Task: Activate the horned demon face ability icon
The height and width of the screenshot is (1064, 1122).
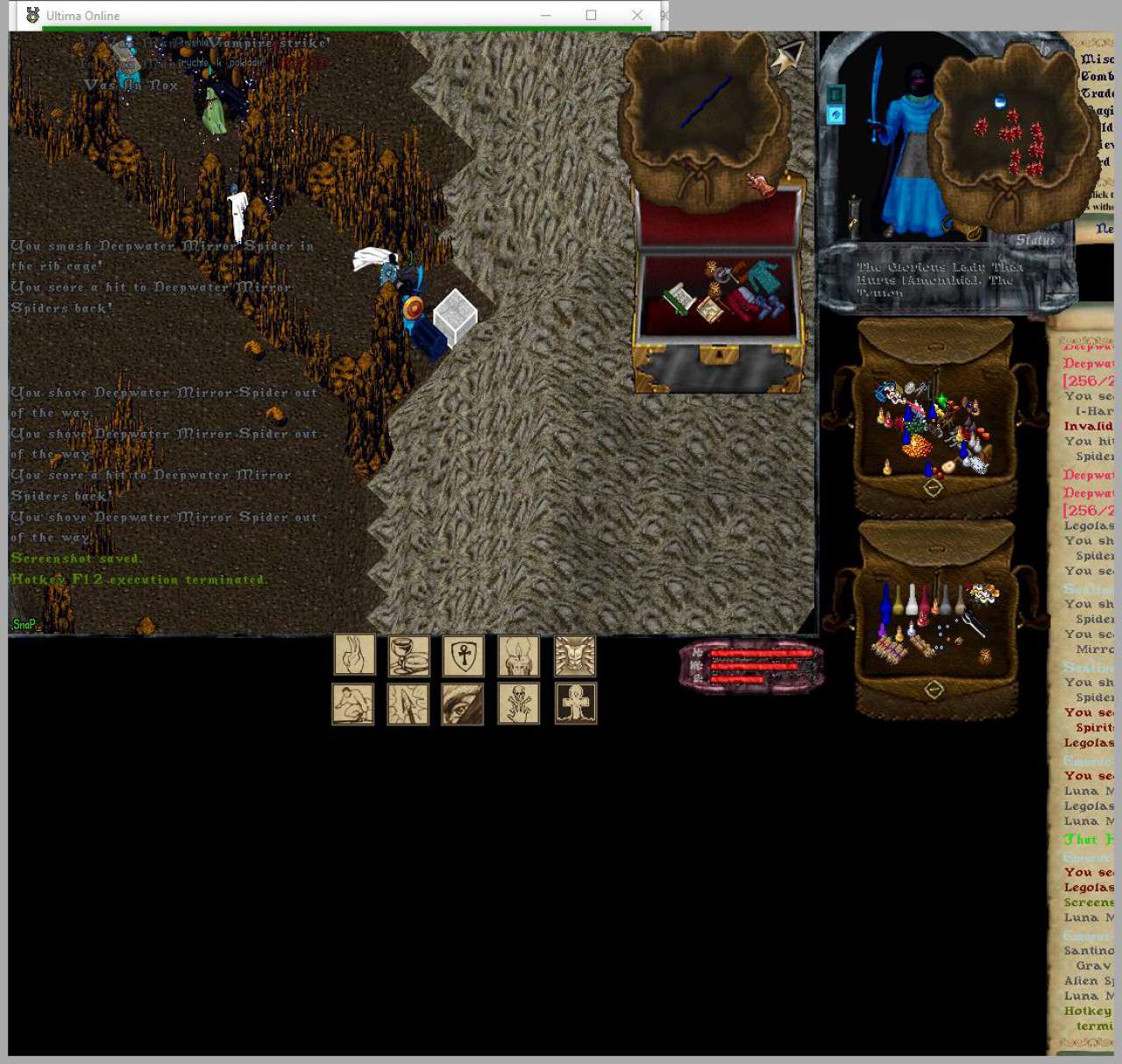Action: [x=575, y=656]
